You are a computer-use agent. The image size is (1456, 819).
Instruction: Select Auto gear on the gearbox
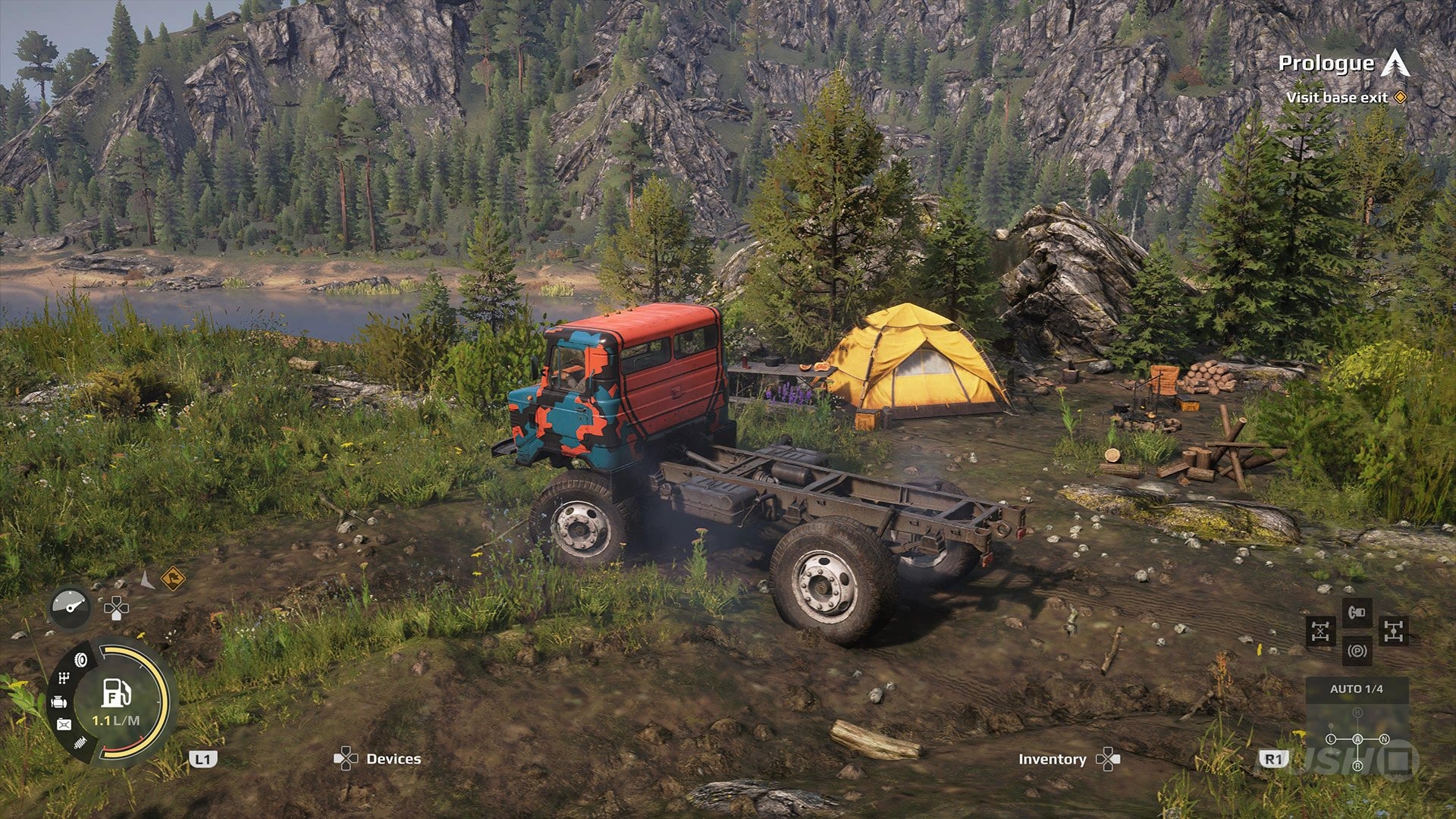pos(1357,739)
